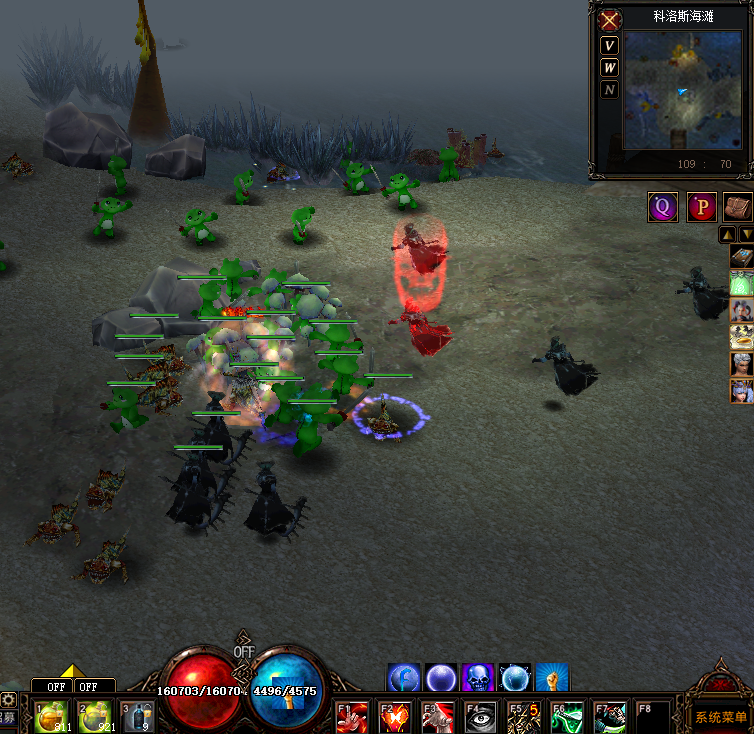Screen dimensions: 754x734
Task: Use the F2 red heart skill
Action: click(x=396, y=717)
